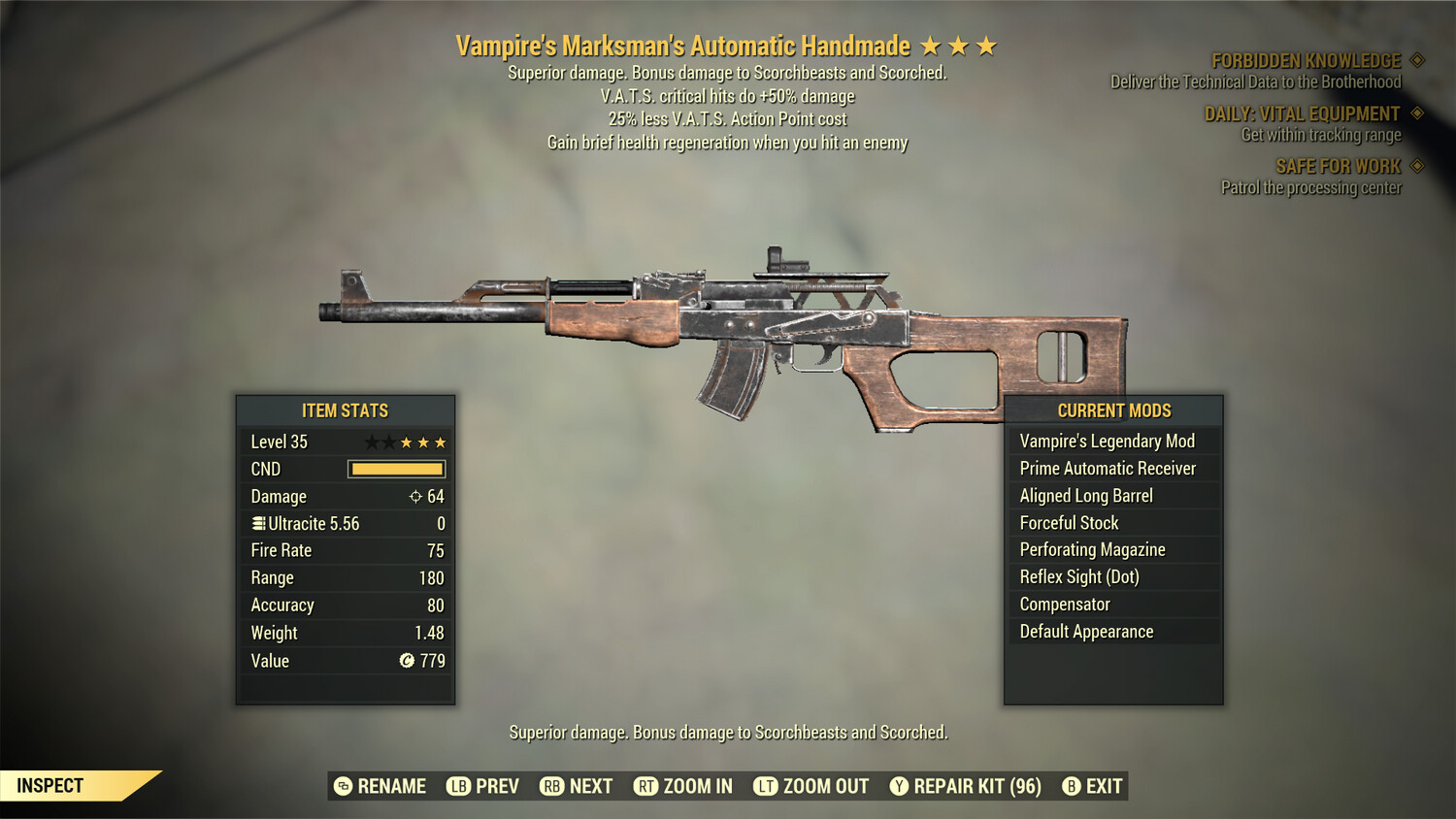Viewport: 1456px width, 819px height.
Task: Click the Zoom In option
Action: coord(683,786)
